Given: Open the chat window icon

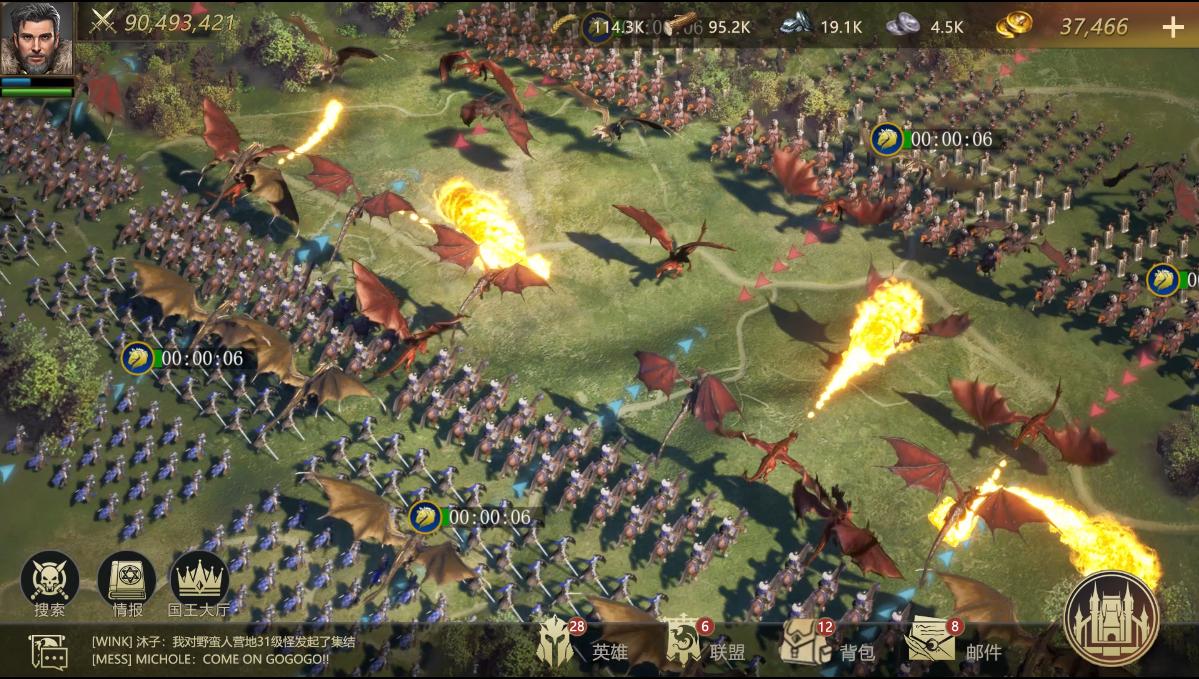Looking at the screenshot, I should pos(49,651).
